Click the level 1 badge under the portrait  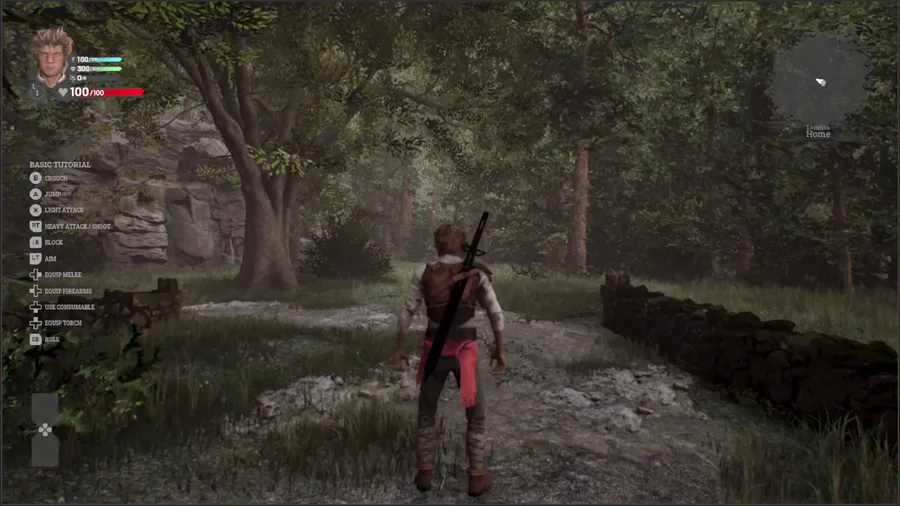(x=38, y=90)
